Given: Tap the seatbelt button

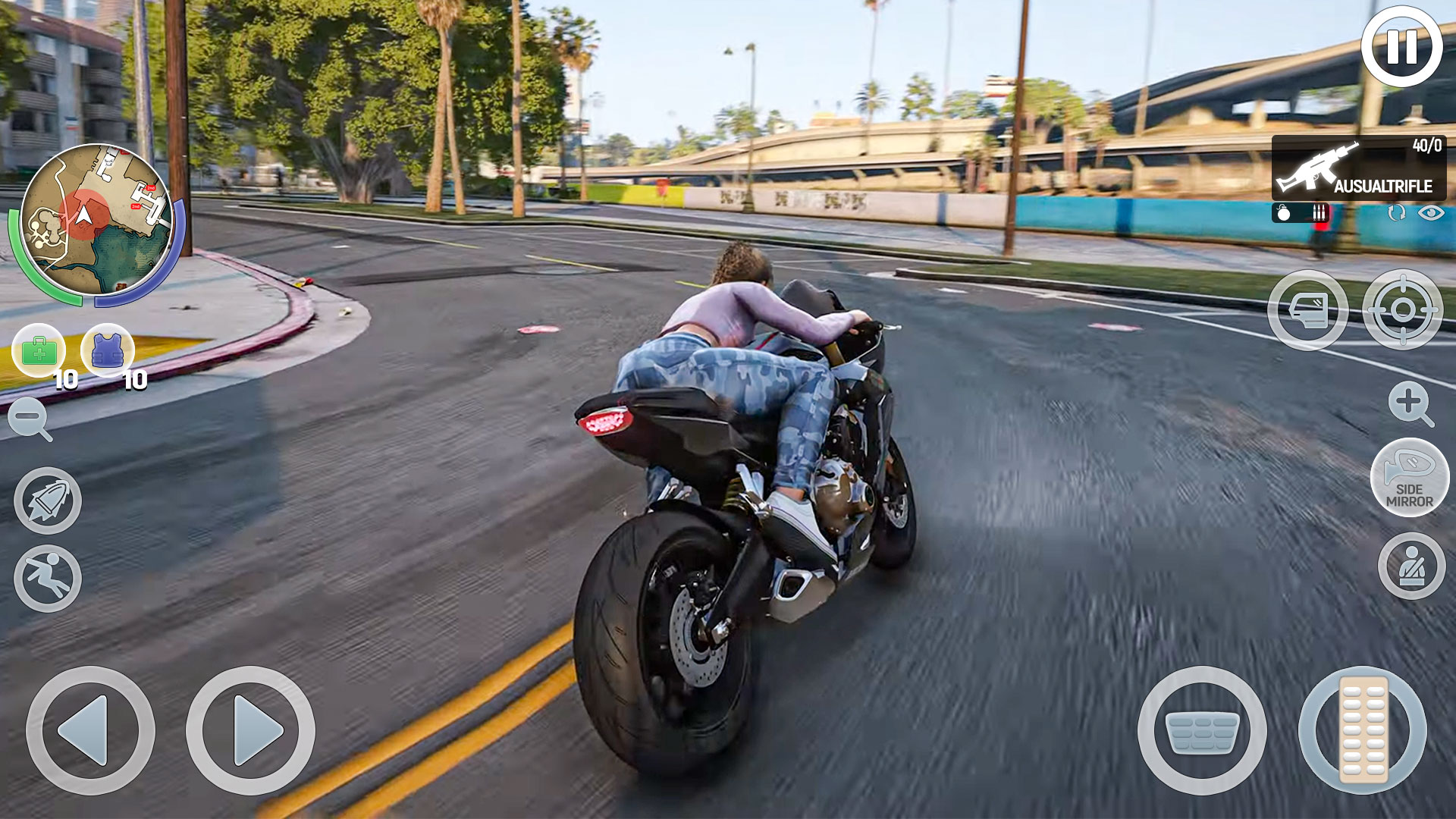Looking at the screenshot, I should (1411, 566).
